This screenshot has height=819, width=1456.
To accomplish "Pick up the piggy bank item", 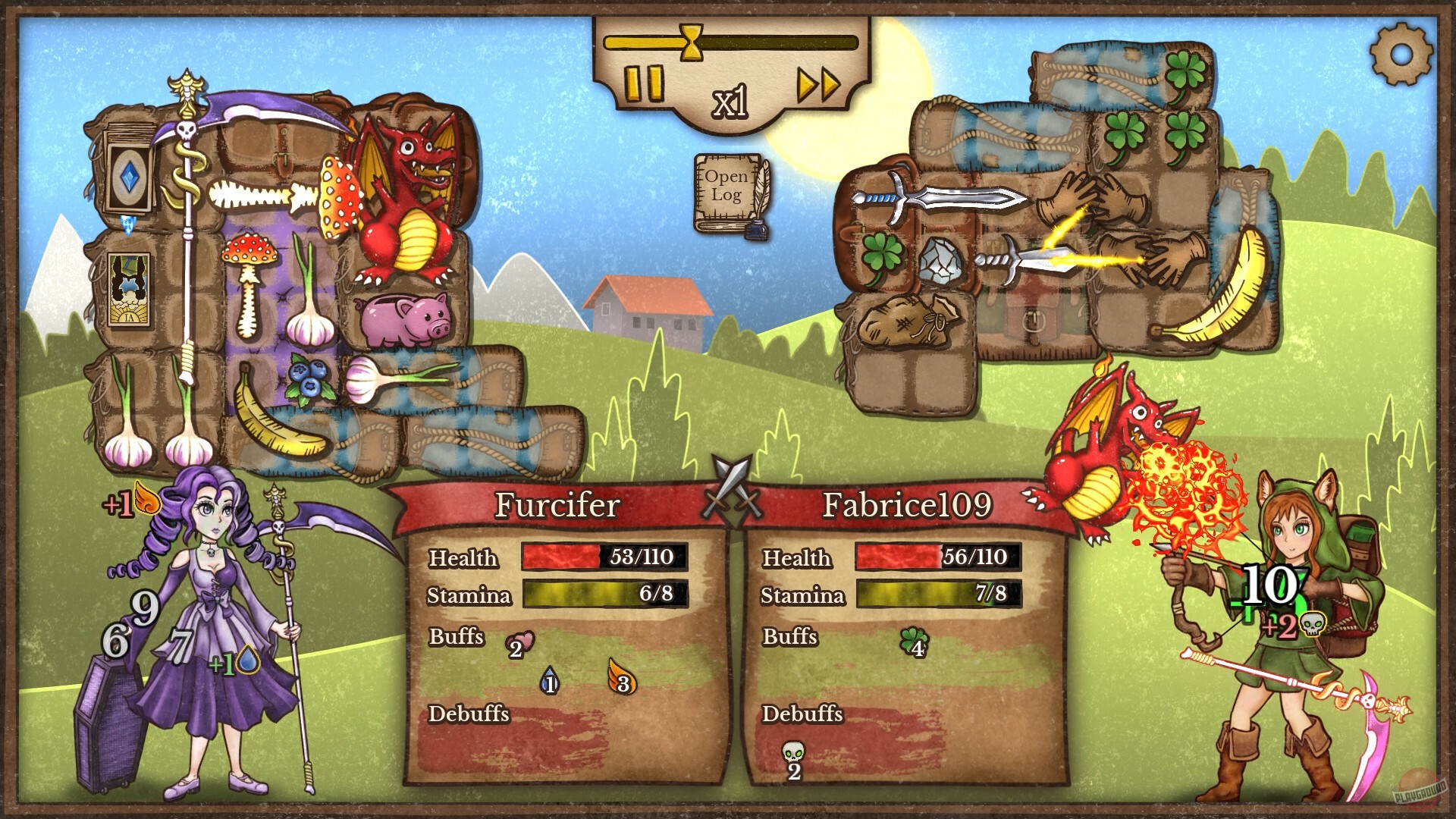I will click(402, 318).
